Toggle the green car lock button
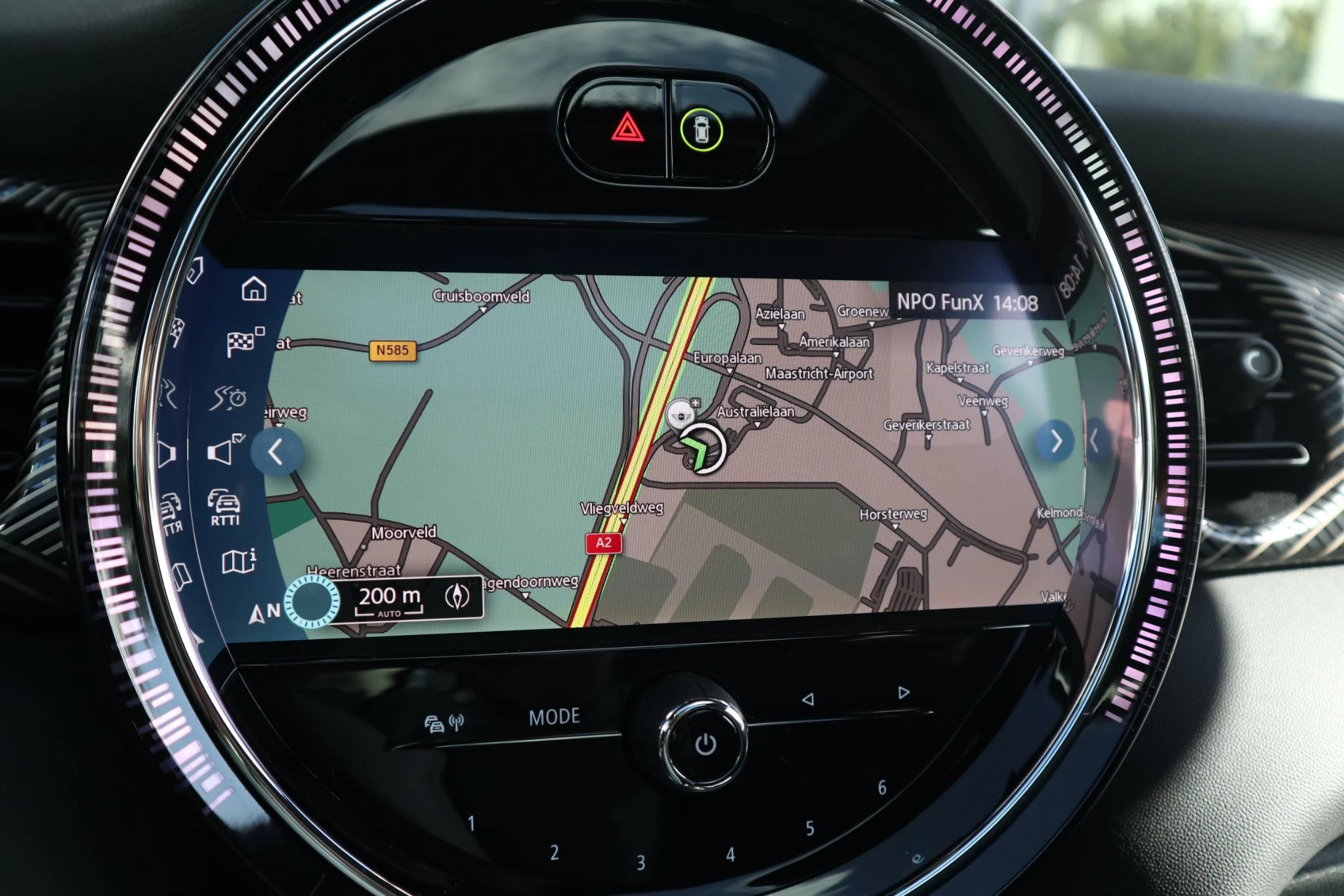 (x=702, y=129)
